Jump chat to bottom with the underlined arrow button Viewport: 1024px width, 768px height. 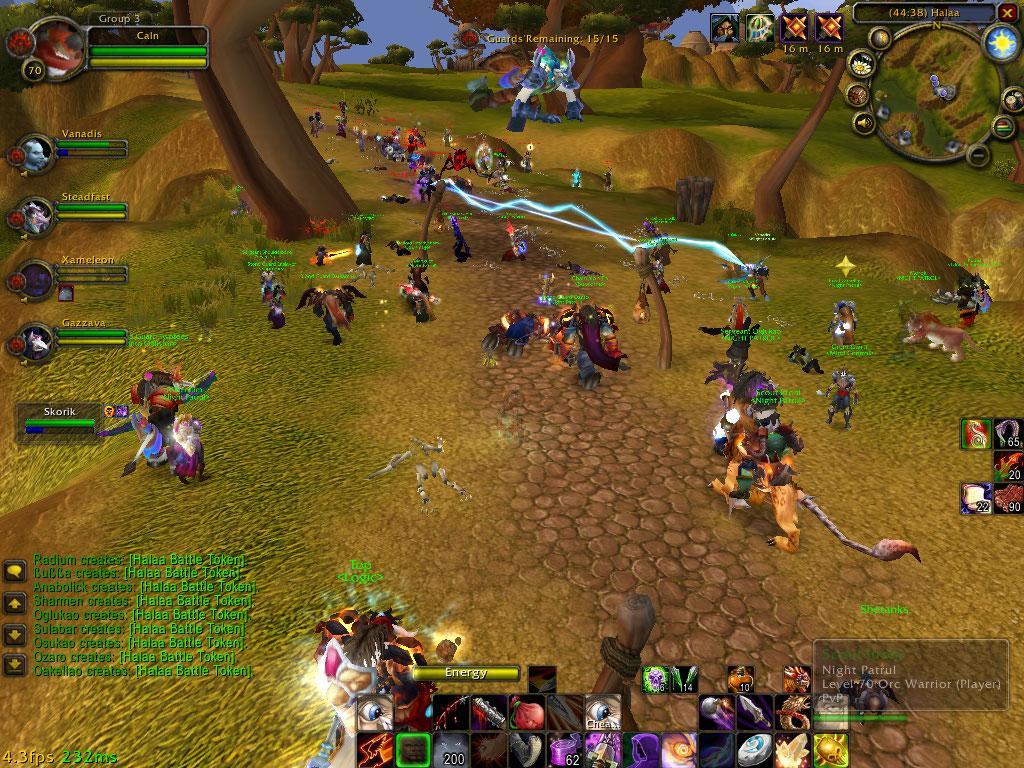coord(15,664)
